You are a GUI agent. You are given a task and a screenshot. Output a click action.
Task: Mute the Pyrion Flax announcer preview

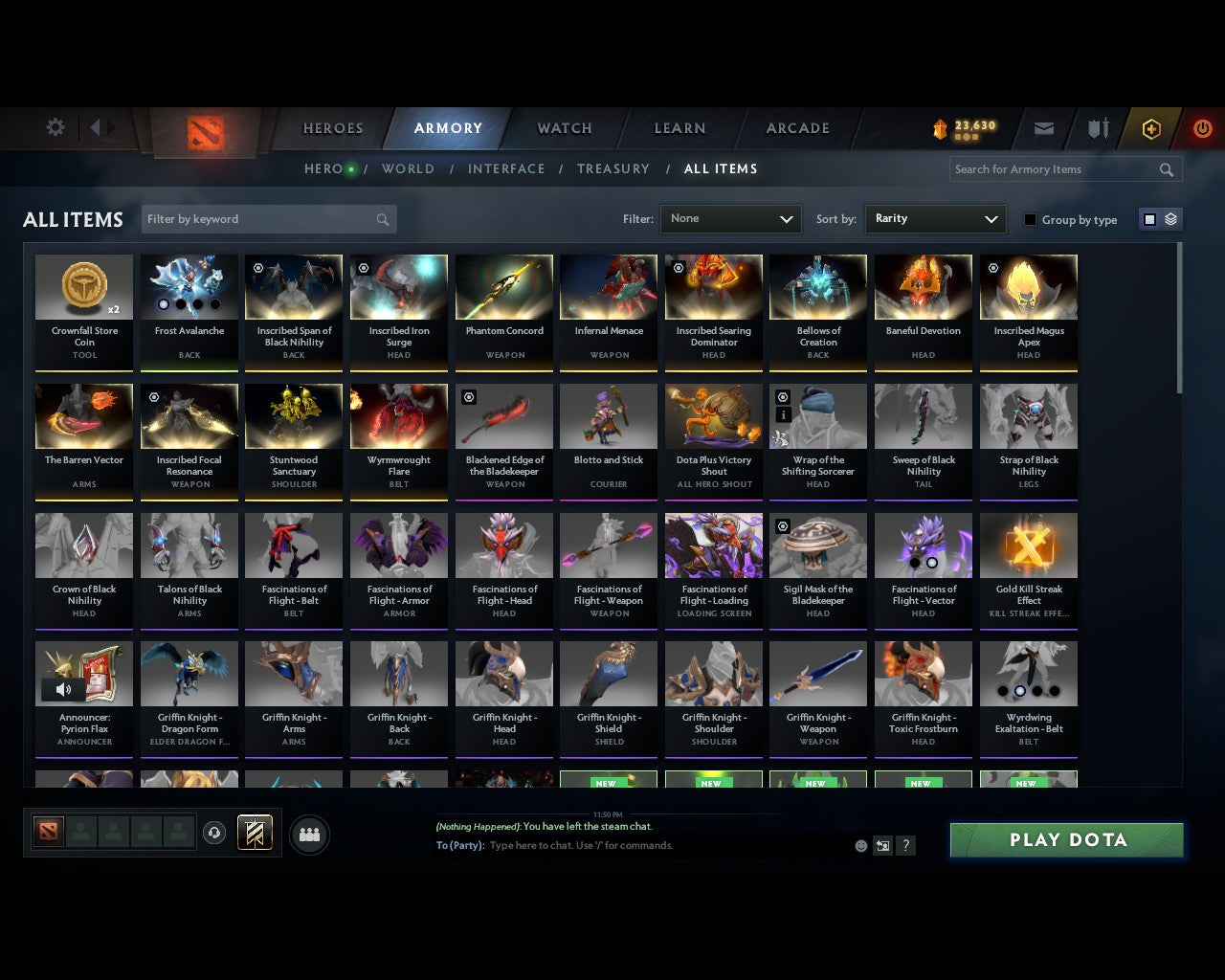[63, 689]
